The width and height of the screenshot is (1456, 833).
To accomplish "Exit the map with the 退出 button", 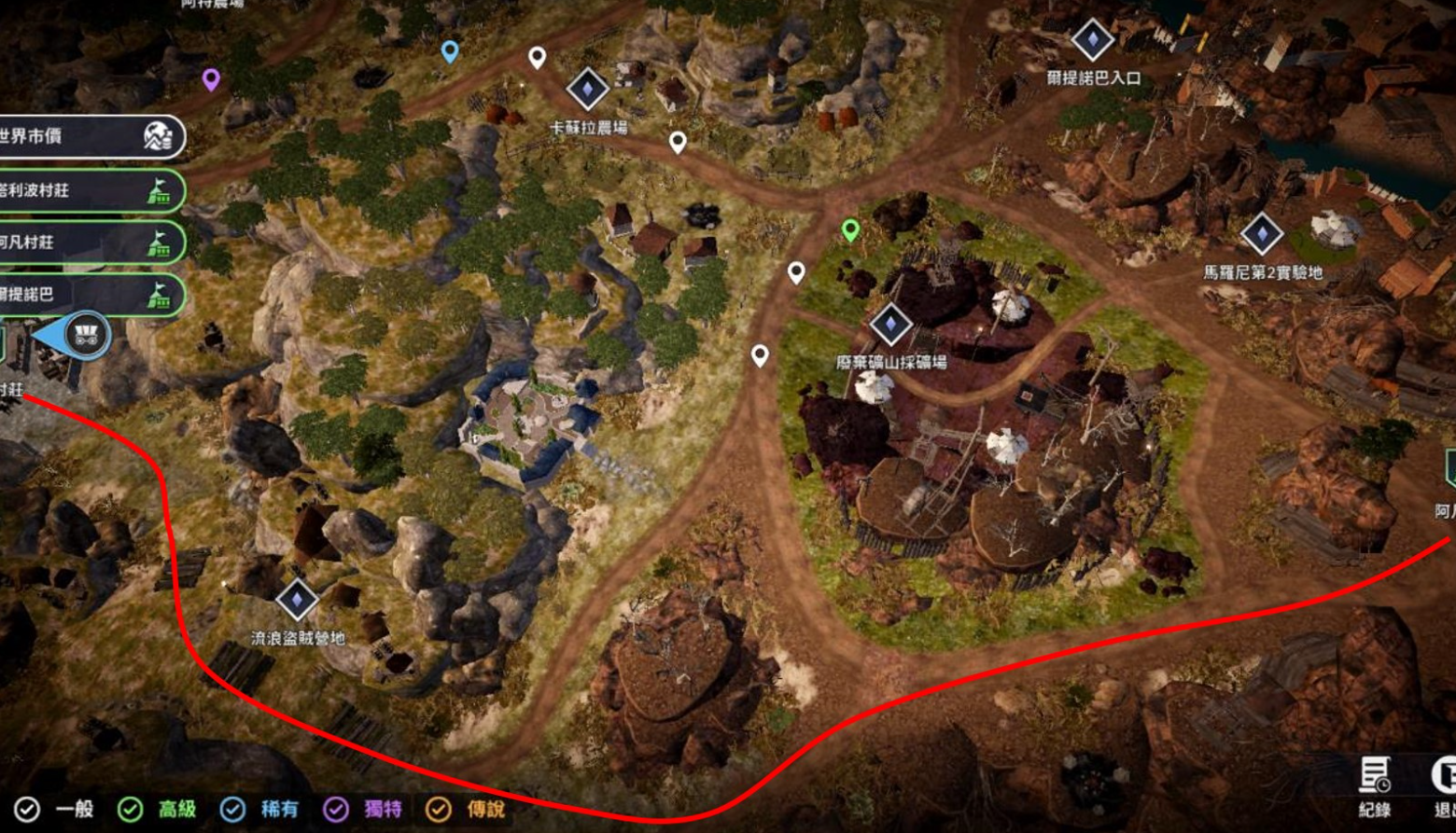I will tap(1443, 785).
